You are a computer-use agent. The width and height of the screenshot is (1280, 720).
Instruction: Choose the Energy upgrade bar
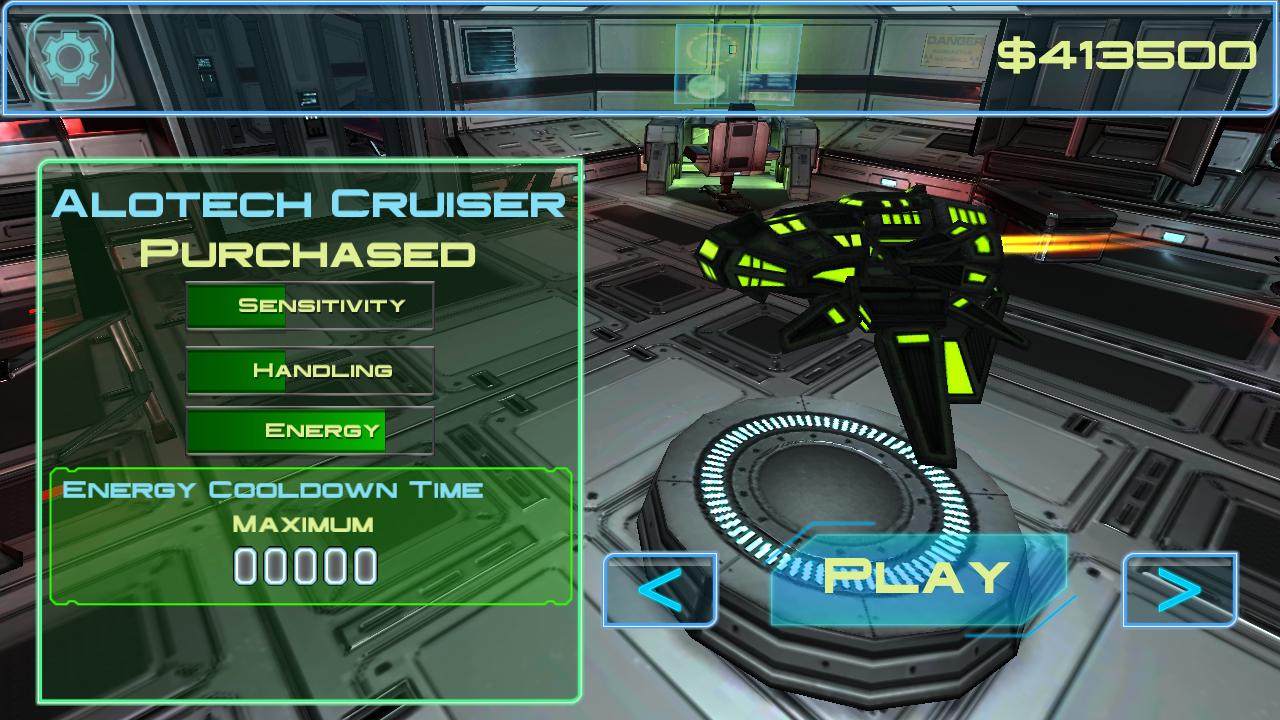[310, 431]
